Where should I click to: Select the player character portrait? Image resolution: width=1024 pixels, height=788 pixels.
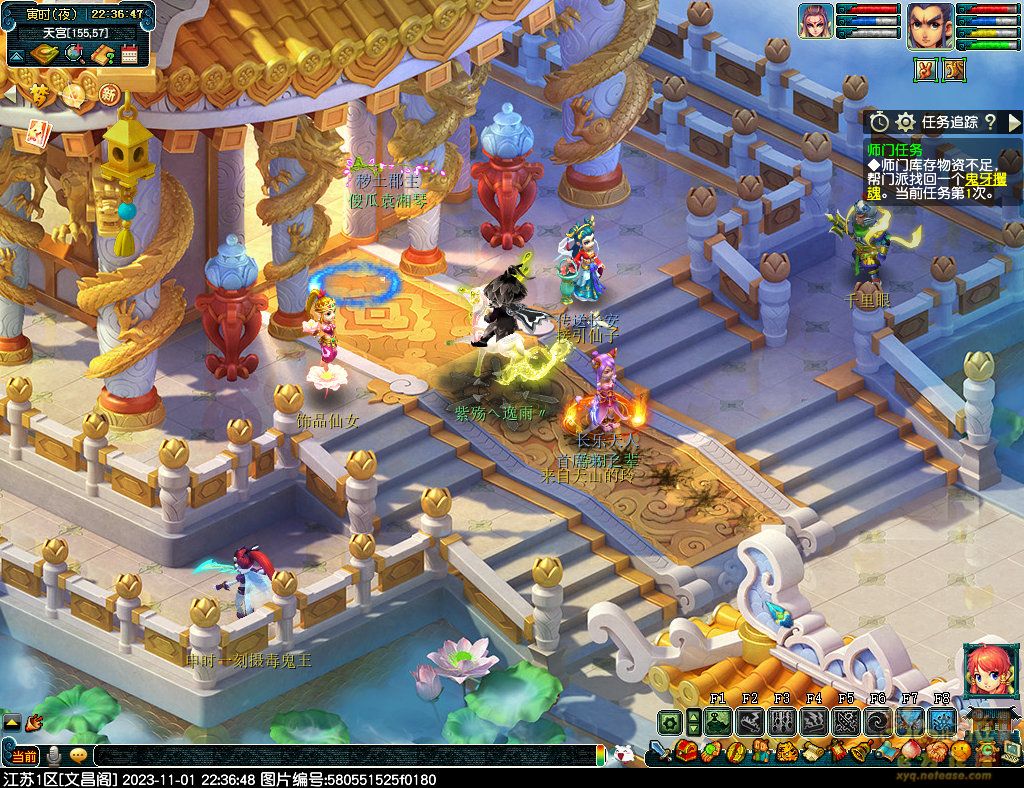point(929,25)
